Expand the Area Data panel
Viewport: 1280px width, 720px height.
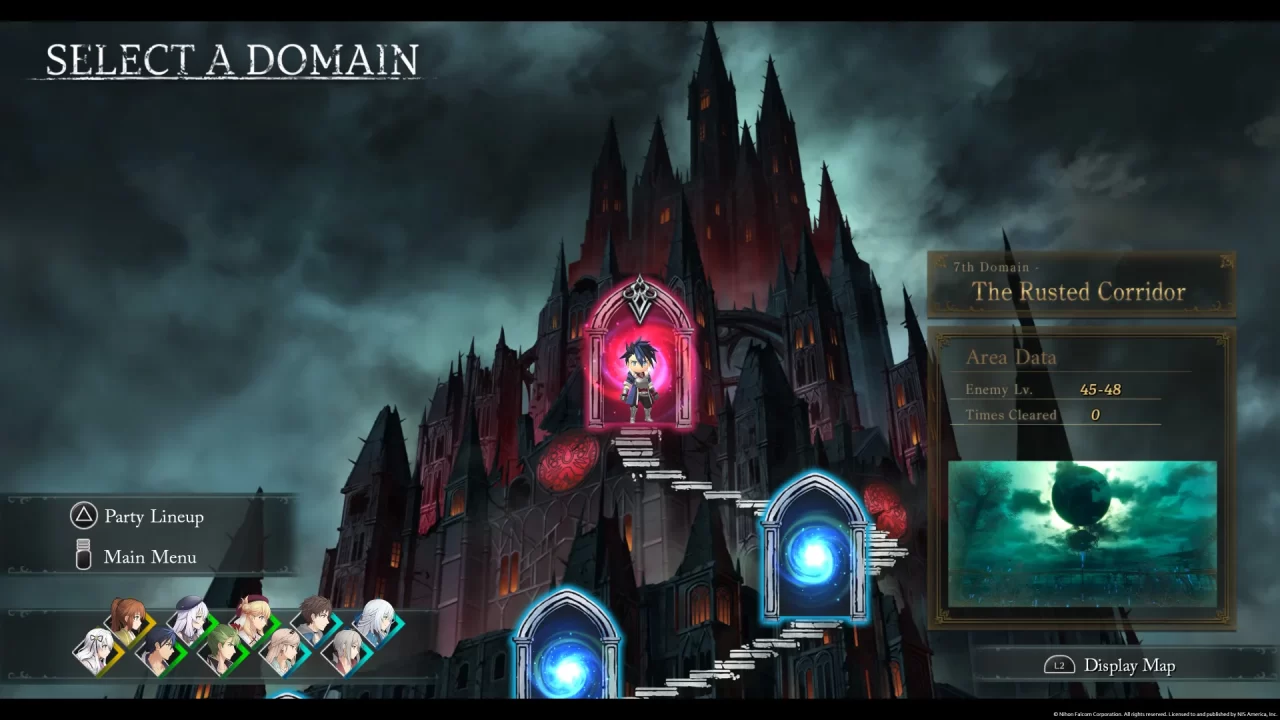click(x=1011, y=357)
